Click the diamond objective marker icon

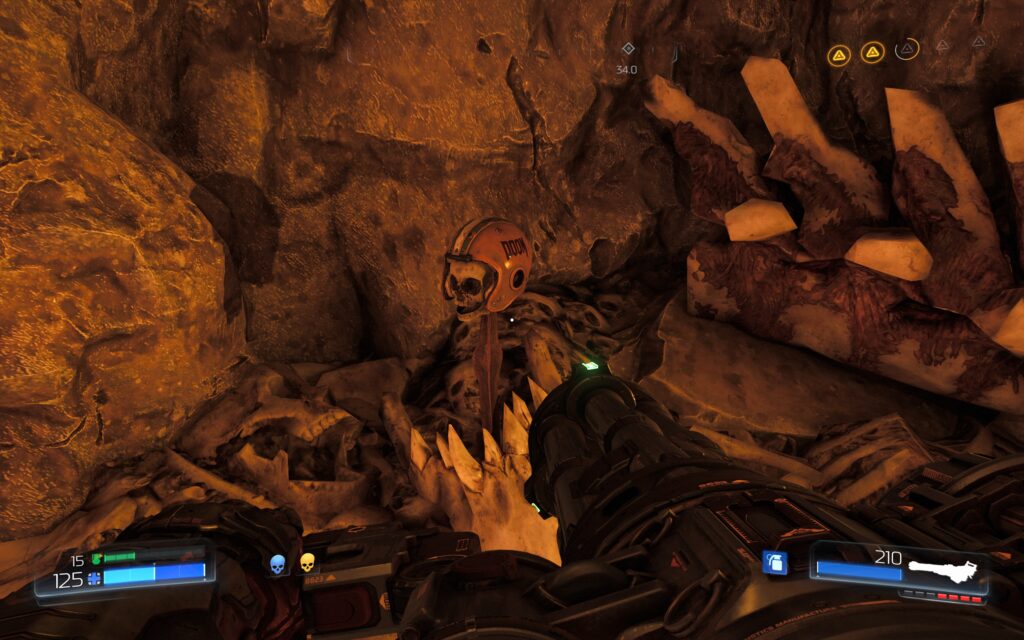(628, 48)
